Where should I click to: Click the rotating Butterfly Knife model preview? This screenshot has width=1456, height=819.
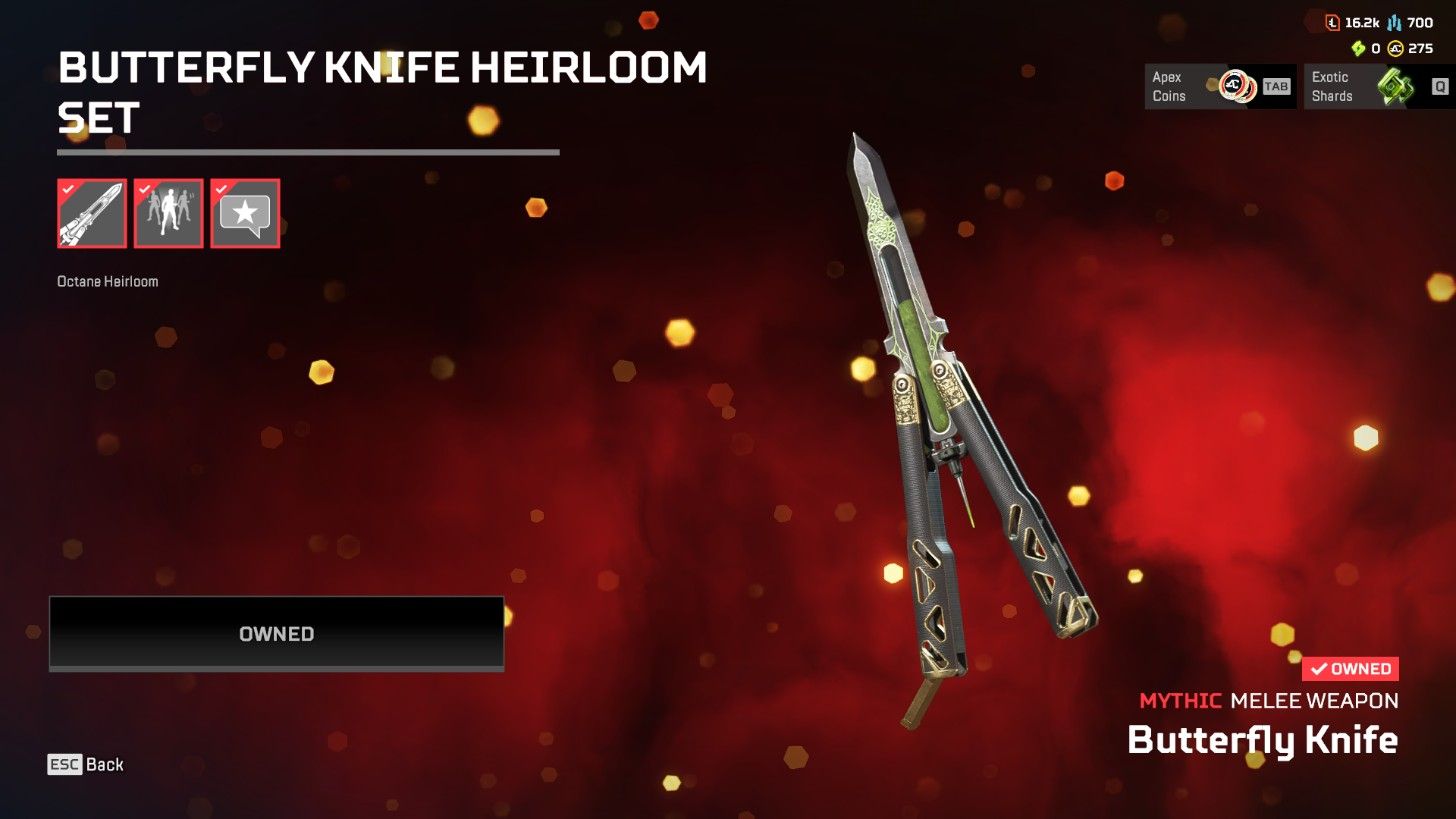(960, 420)
